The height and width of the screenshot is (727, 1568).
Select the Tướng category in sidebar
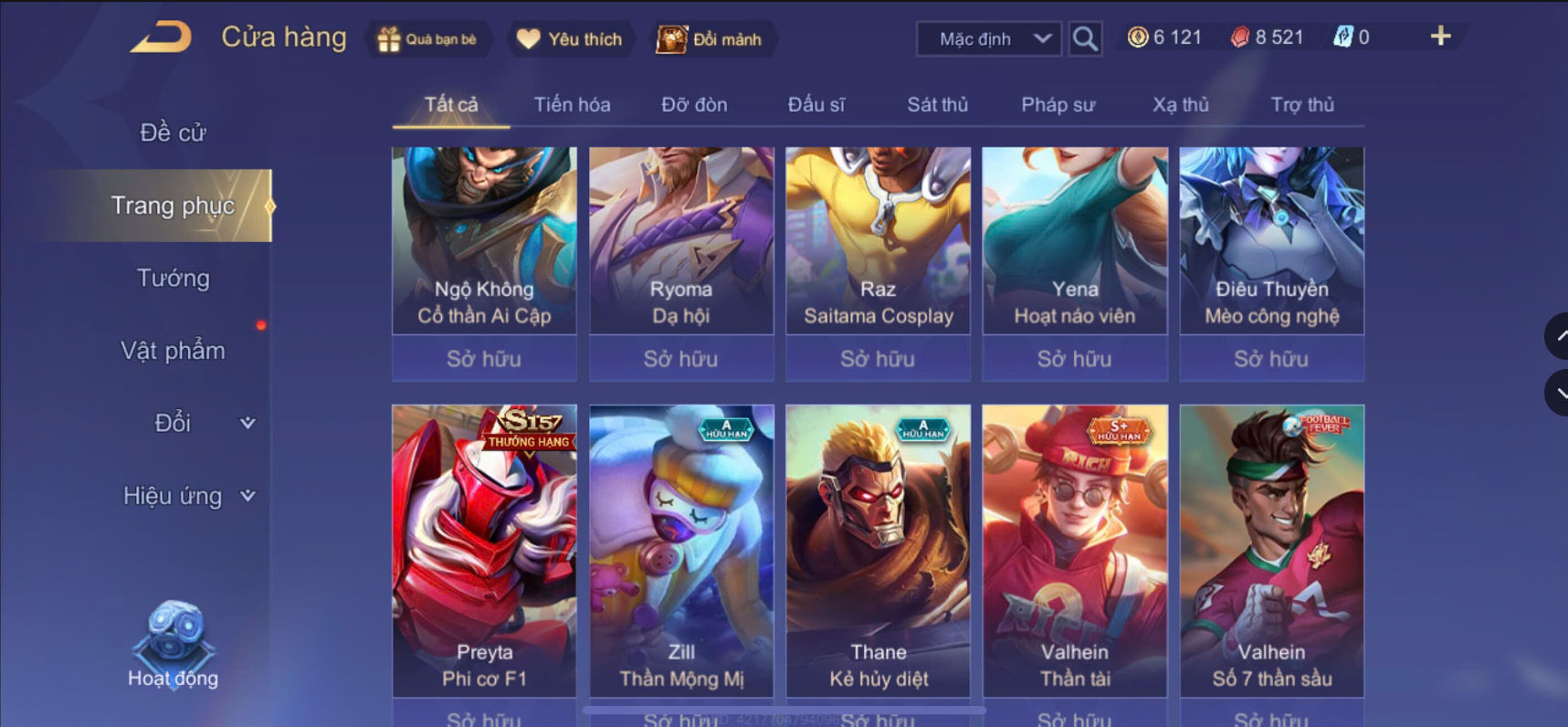pos(174,278)
